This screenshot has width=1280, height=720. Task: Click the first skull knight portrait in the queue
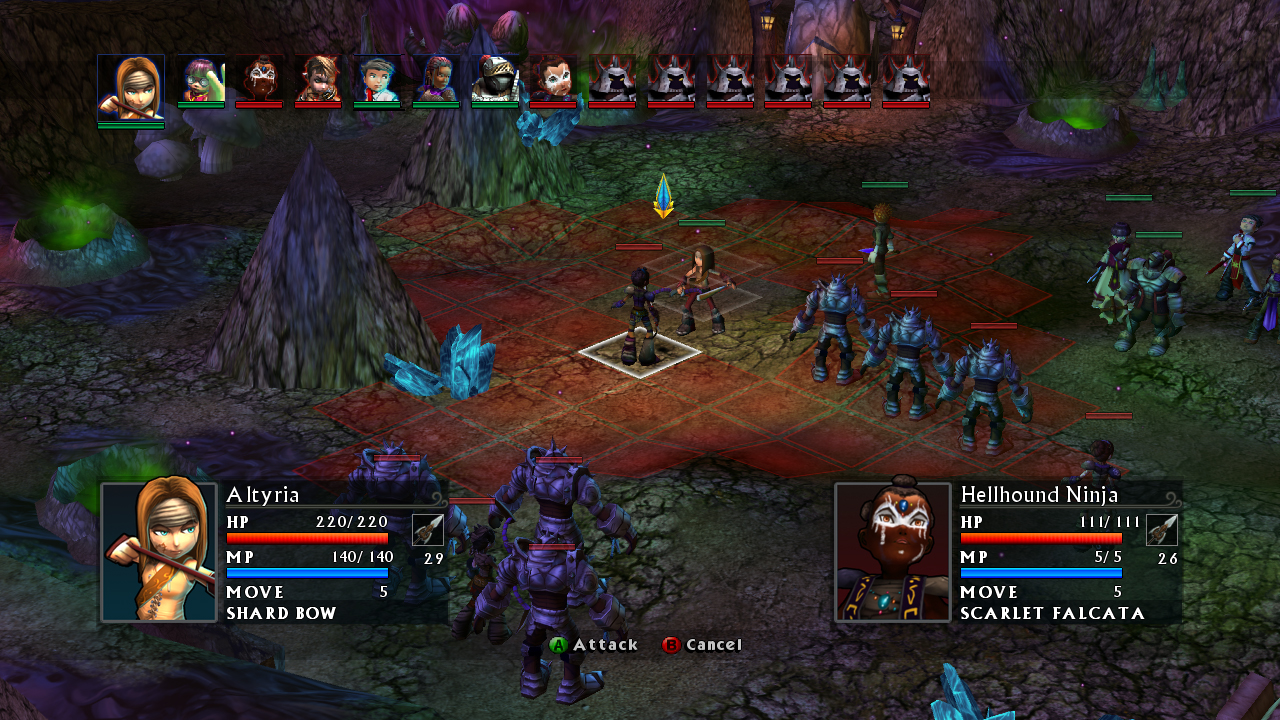(x=614, y=80)
